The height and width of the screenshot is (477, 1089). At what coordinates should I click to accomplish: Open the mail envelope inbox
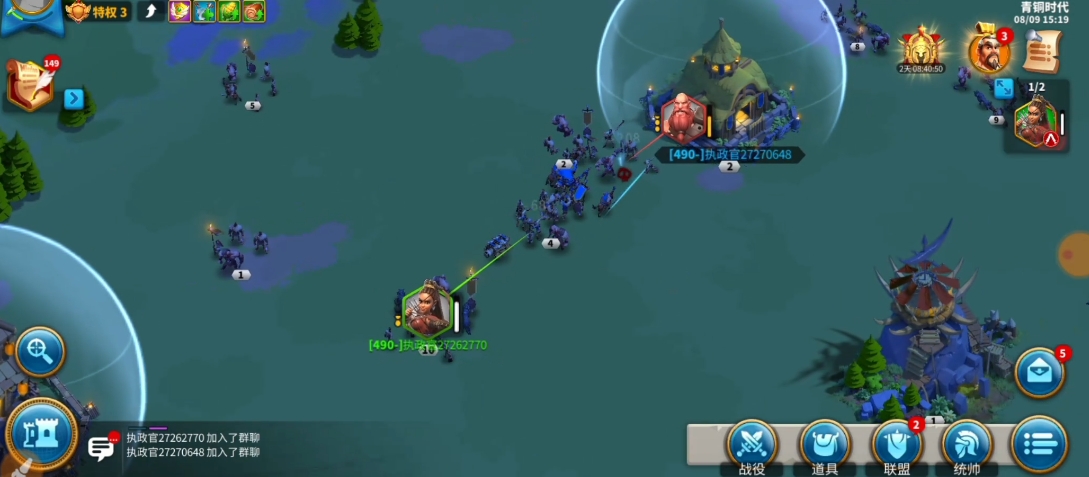point(1039,372)
